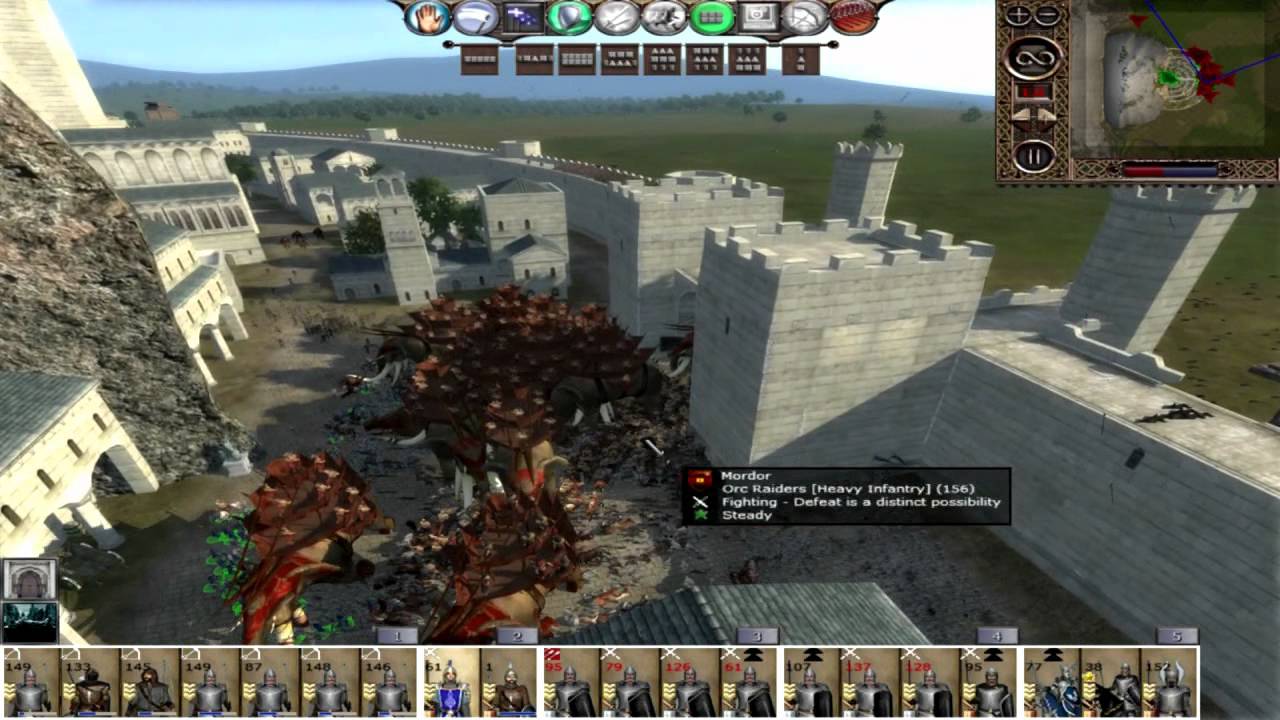
Task: Select the blue-robed general card with 61 men
Action: 451,682
